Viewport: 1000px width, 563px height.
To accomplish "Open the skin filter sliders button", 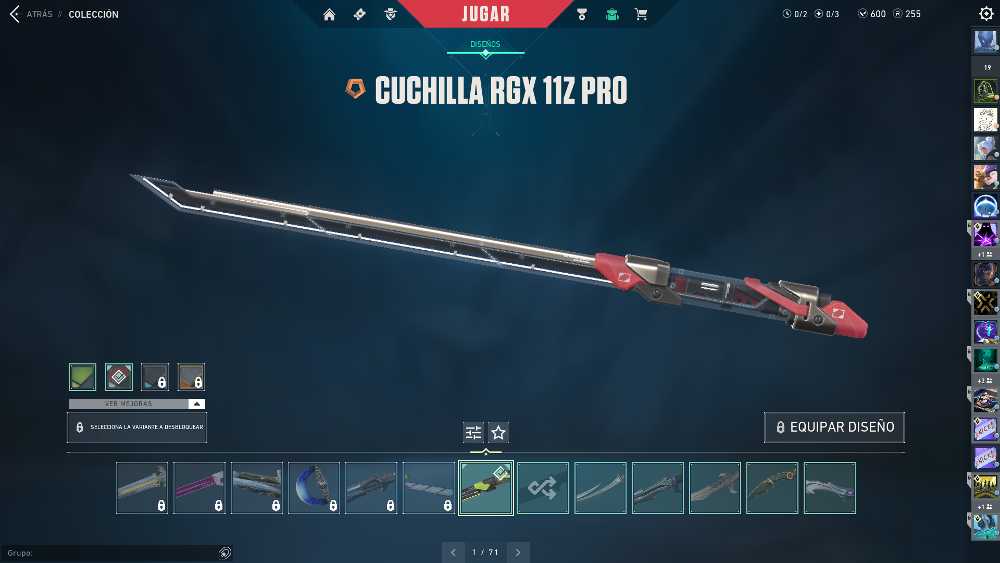I will click(473, 432).
